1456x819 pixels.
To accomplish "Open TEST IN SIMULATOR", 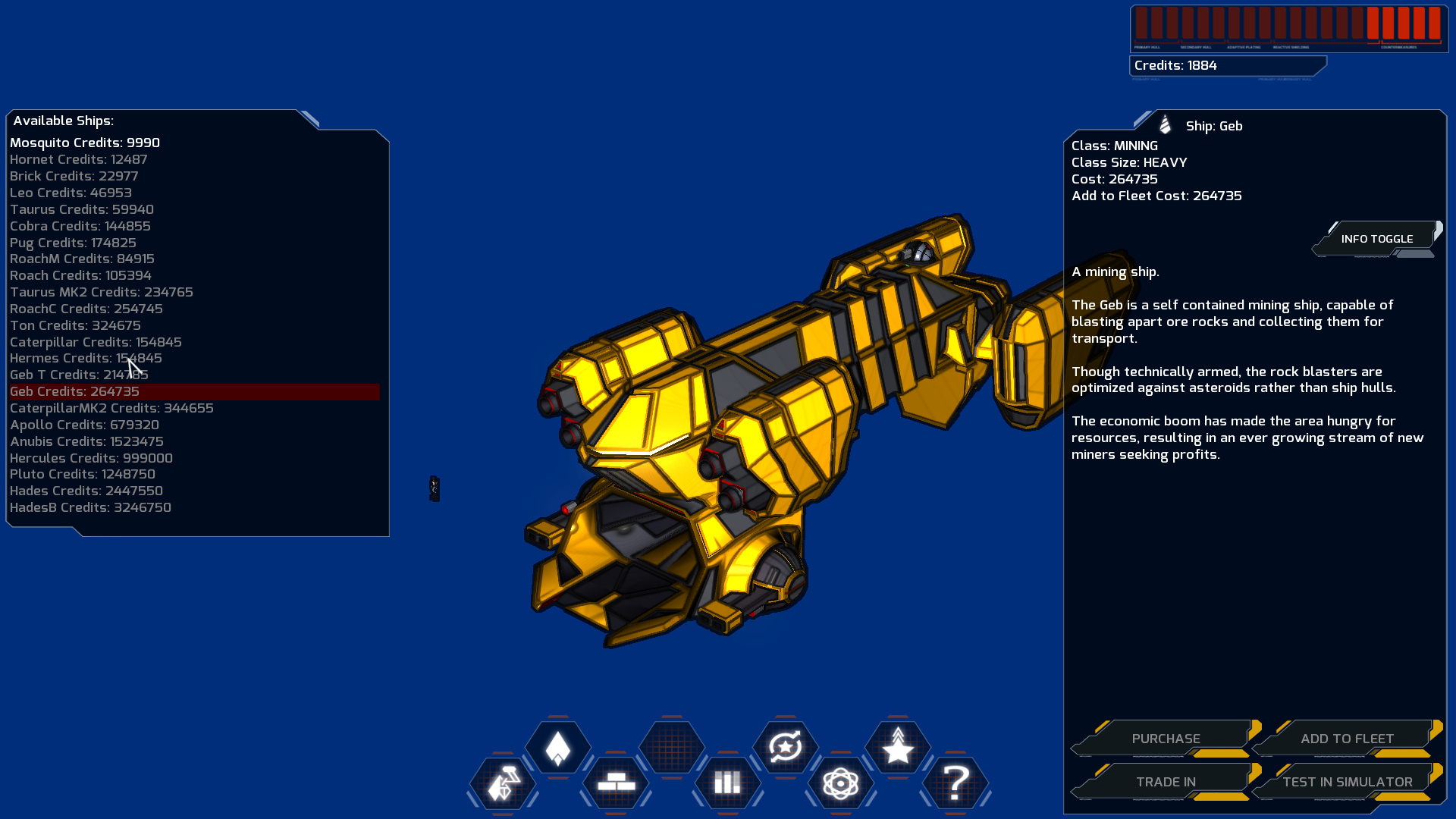I will [1347, 782].
